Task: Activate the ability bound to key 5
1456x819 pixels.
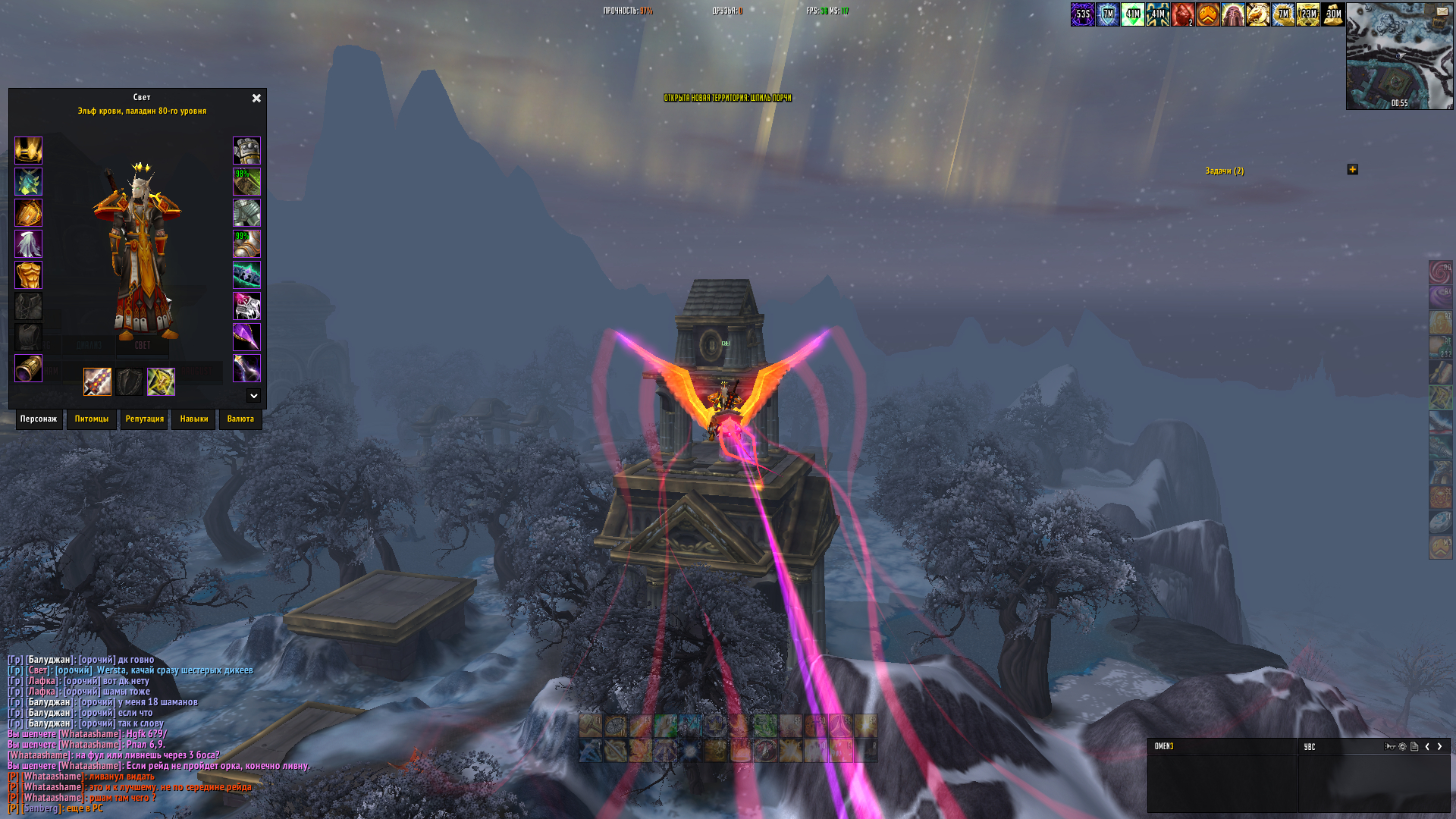Action: 689,751
